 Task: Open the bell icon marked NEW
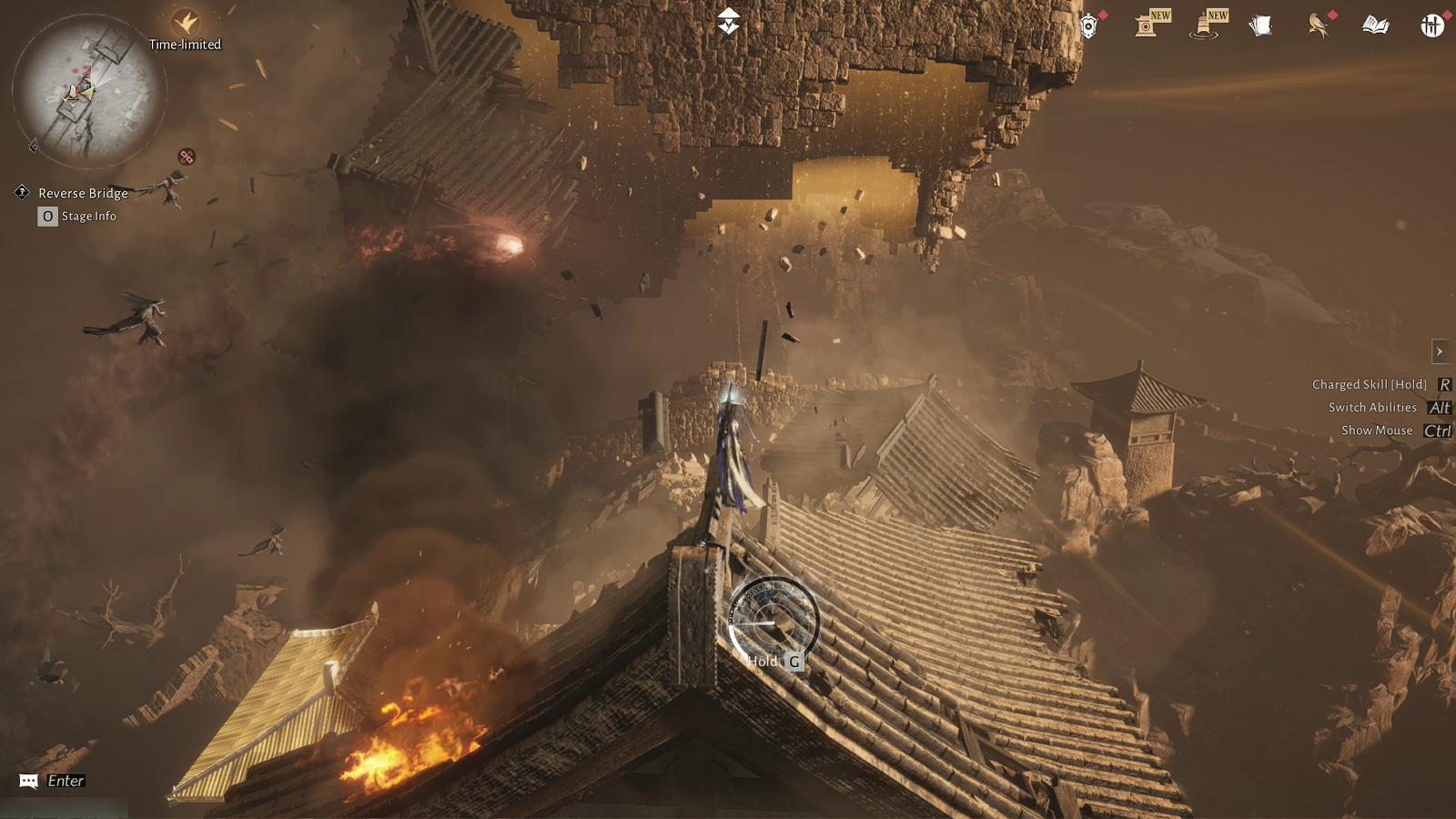pos(1205,25)
